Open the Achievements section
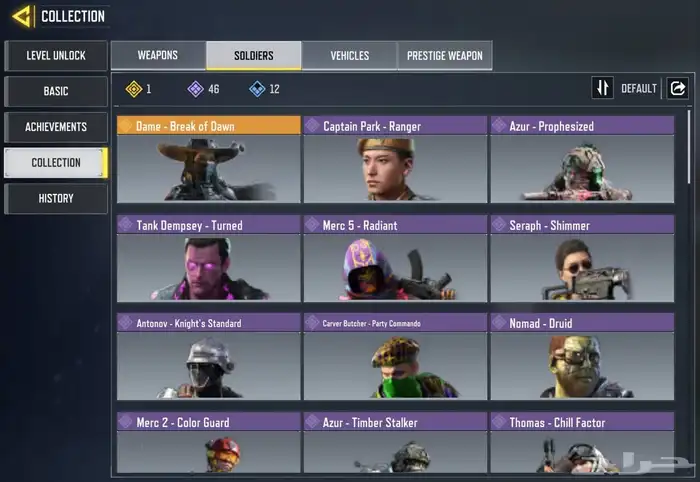 (x=56, y=127)
